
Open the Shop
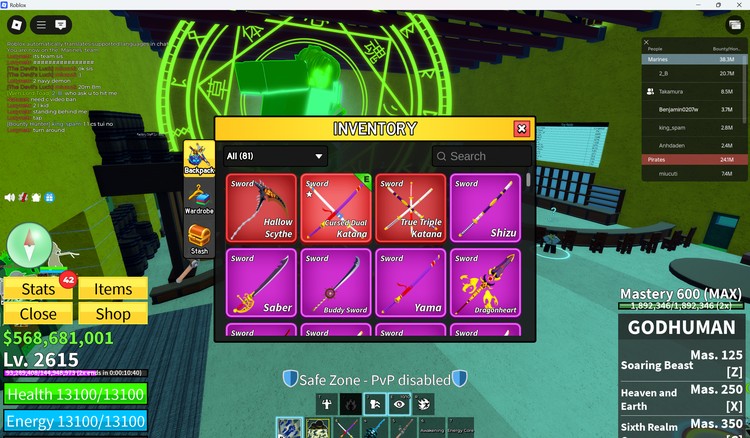tap(113, 313)
